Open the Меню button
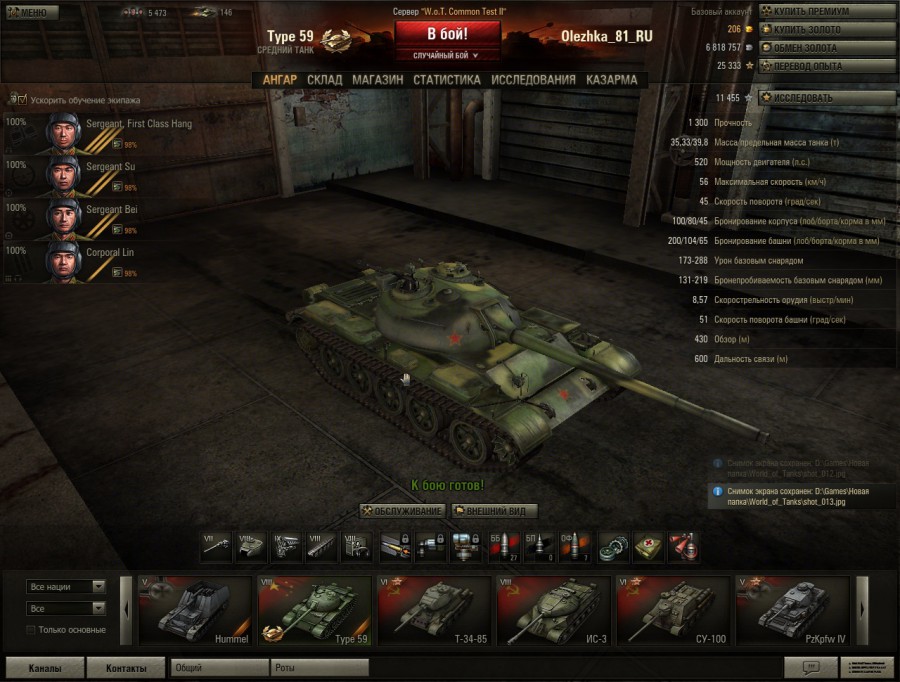 click(32, 13)
